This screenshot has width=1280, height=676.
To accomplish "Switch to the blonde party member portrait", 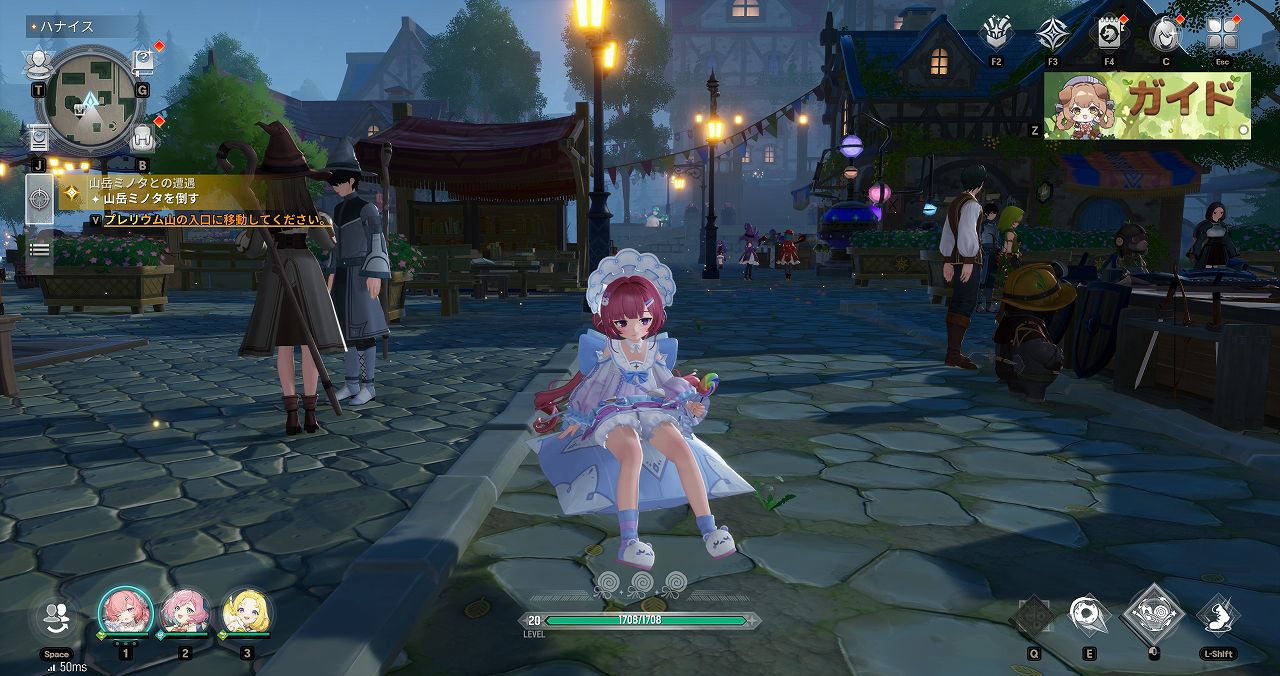I will pyautogui.click(x=245, y=612).
